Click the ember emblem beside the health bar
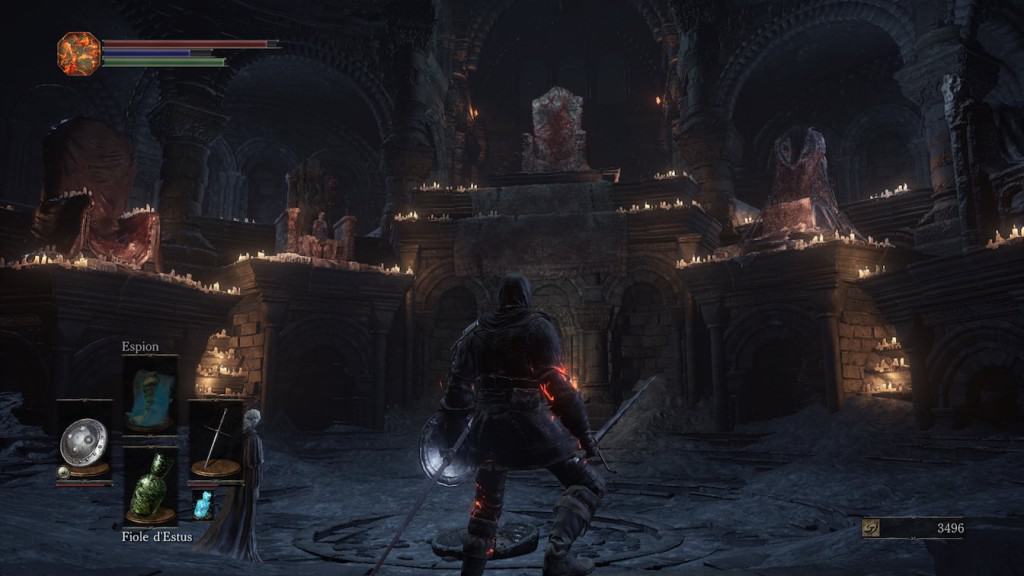The image size is (1024, 576). point(79,53)
